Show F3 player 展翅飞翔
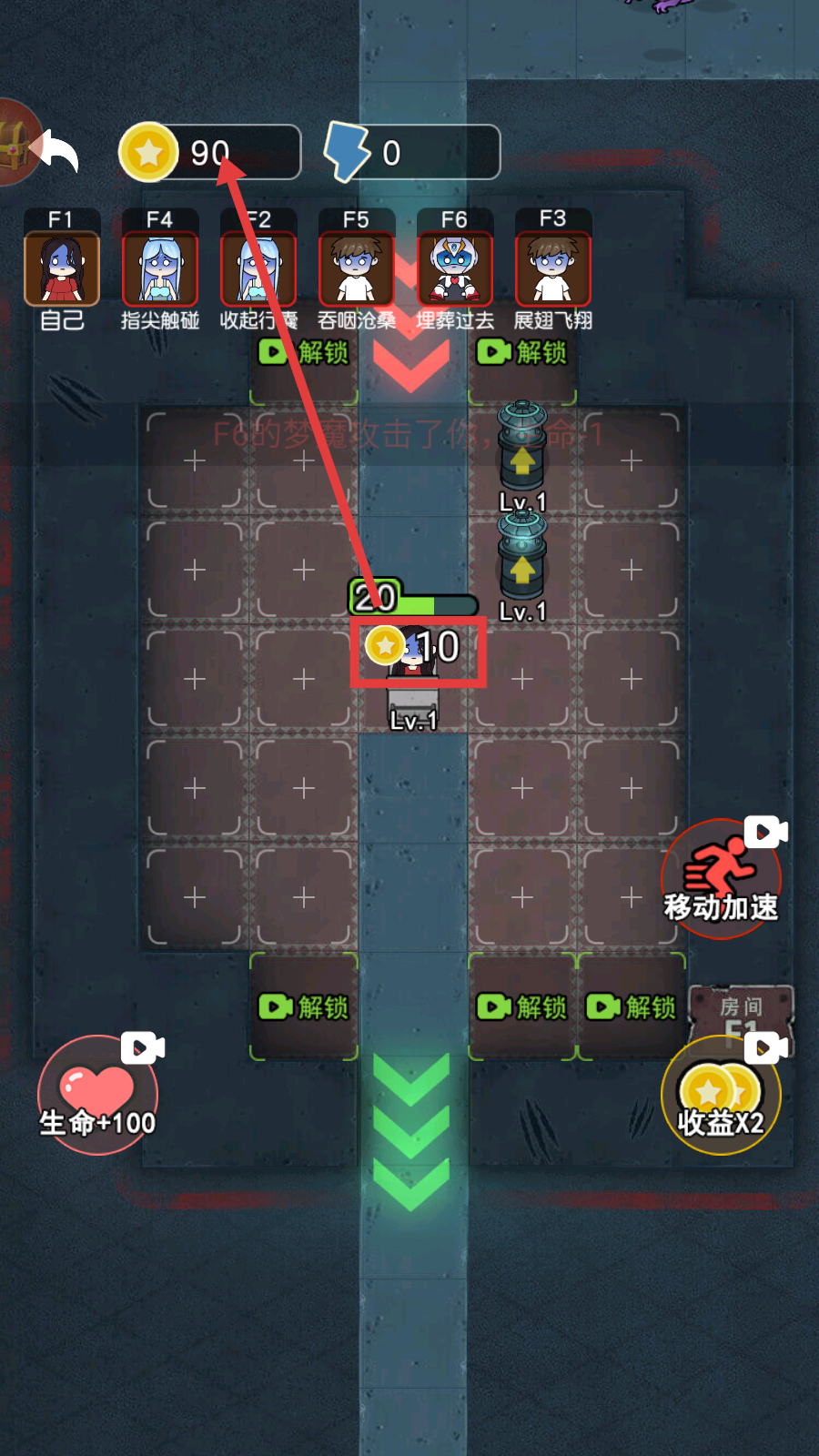Screen dimensions: 819x1456 pos(553,268)
